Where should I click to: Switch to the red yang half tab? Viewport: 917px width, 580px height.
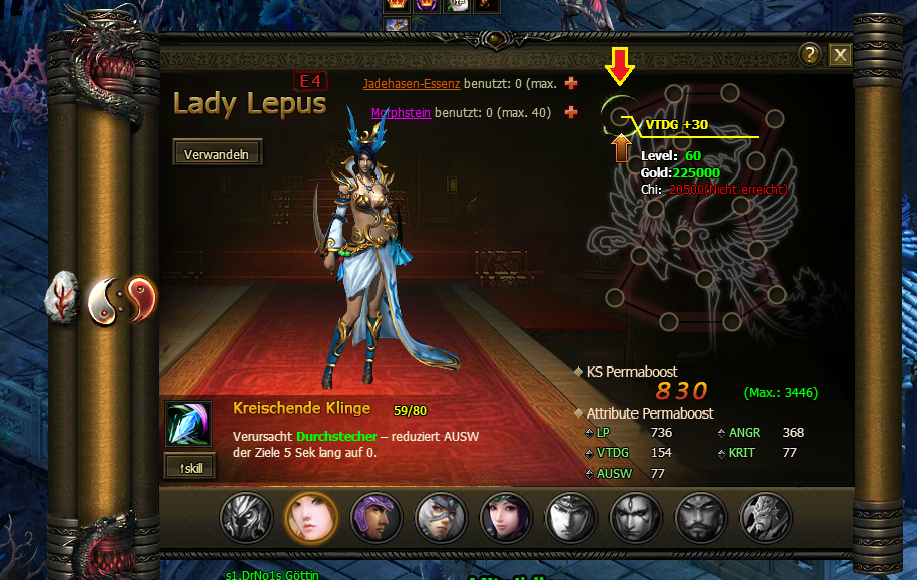pos(142,296)
